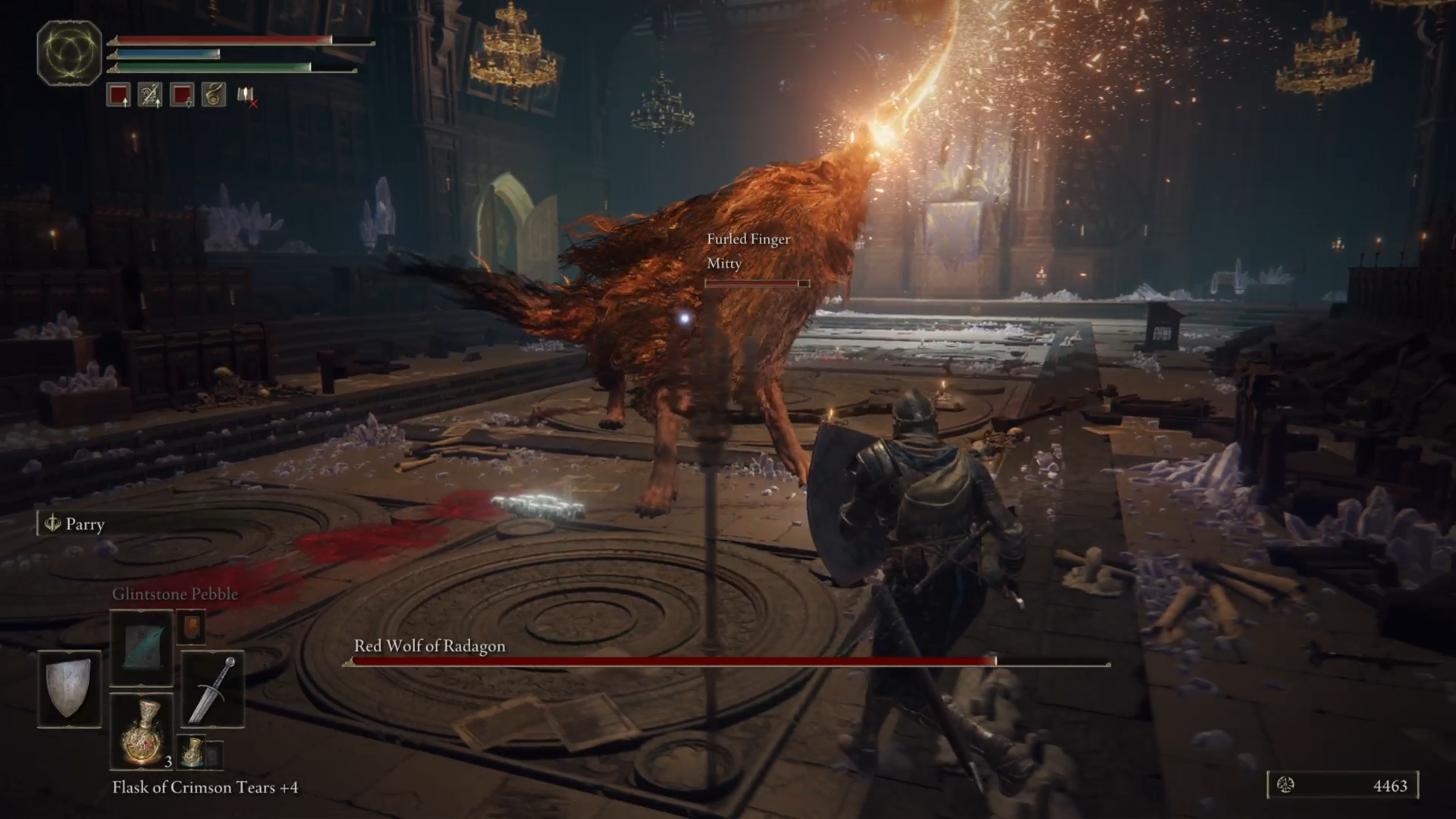The width and height of the screenshot is (1456, 819).
Task: Inspect the golden swirl status icon
Action: tap(214, 95)
